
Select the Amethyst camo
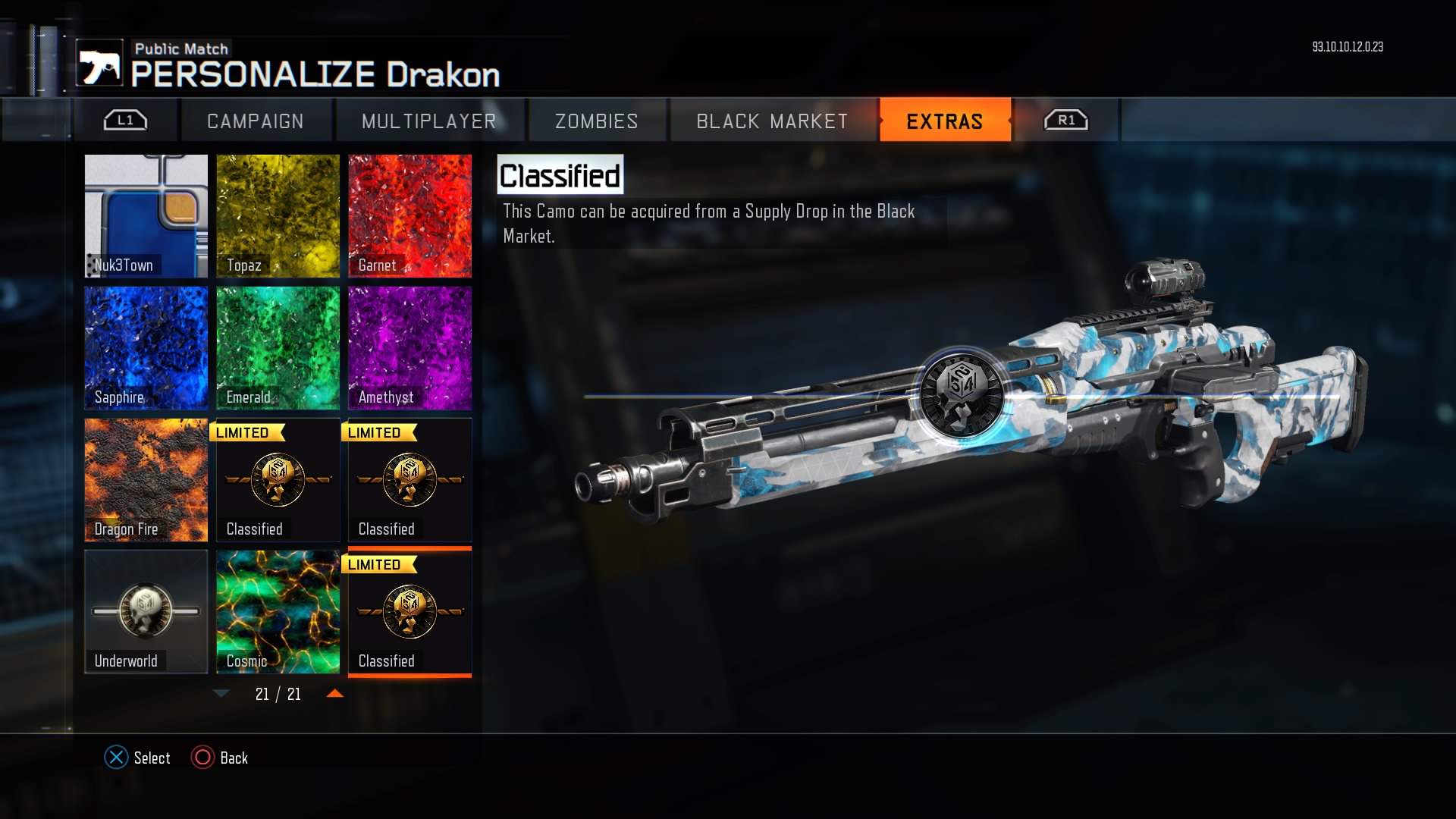pos(409,348)
